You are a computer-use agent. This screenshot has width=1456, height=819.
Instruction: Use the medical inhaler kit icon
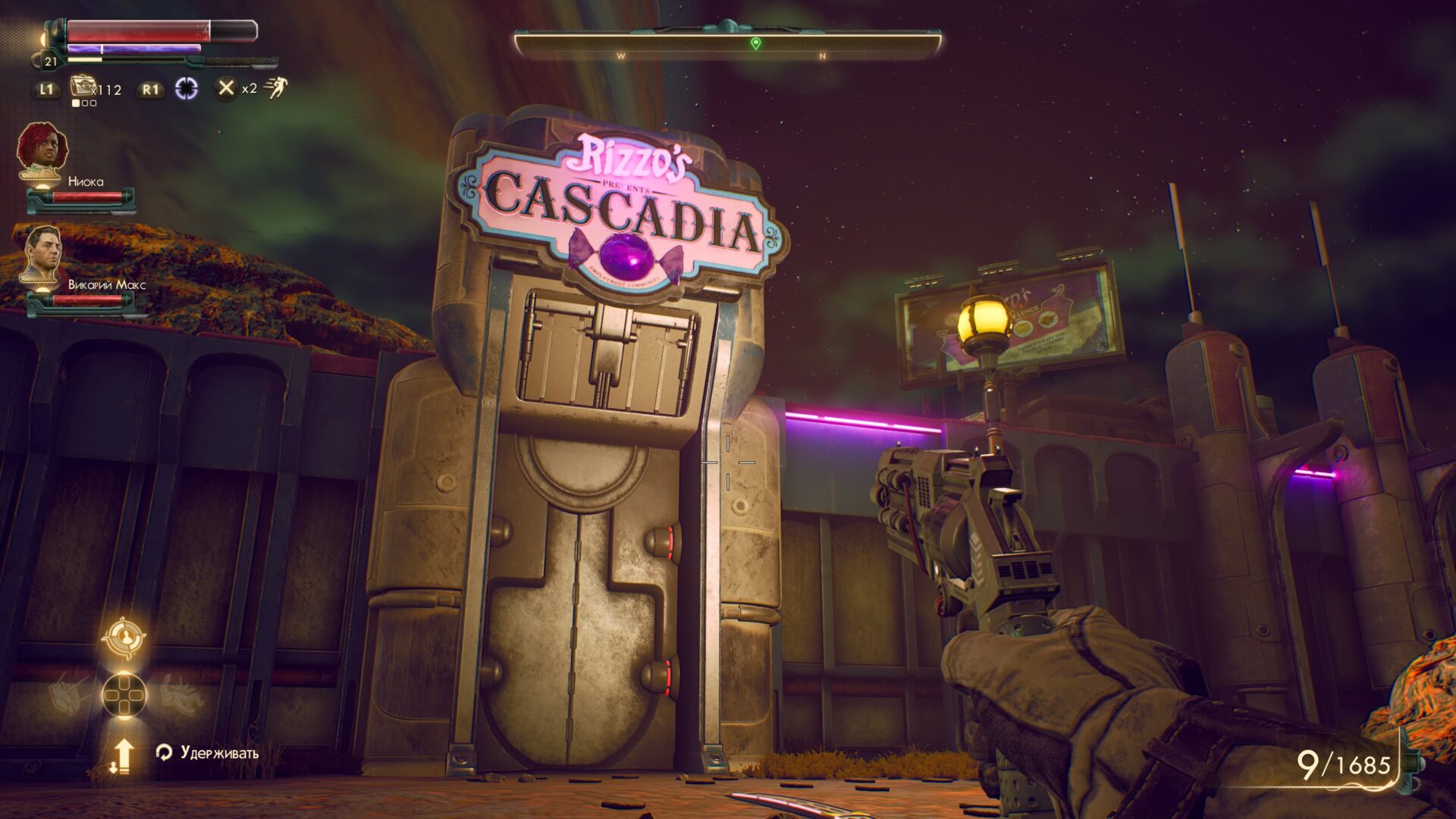pos(81,86)
